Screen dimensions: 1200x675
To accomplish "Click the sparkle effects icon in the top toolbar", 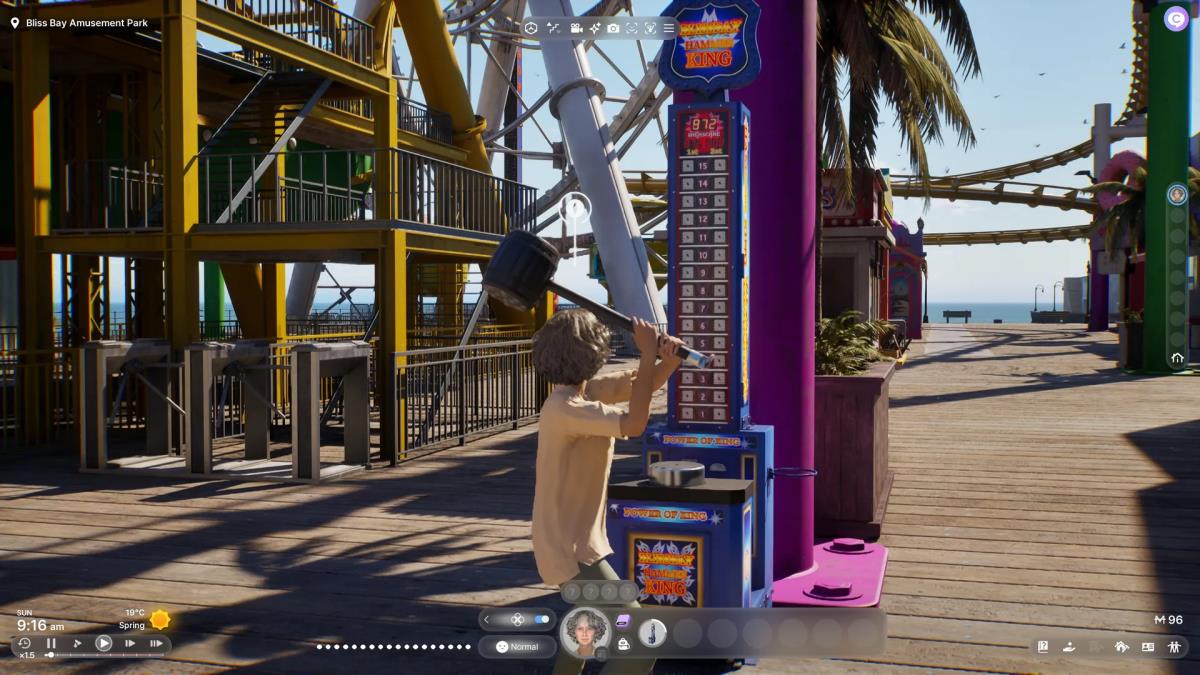I will [595, 28].
